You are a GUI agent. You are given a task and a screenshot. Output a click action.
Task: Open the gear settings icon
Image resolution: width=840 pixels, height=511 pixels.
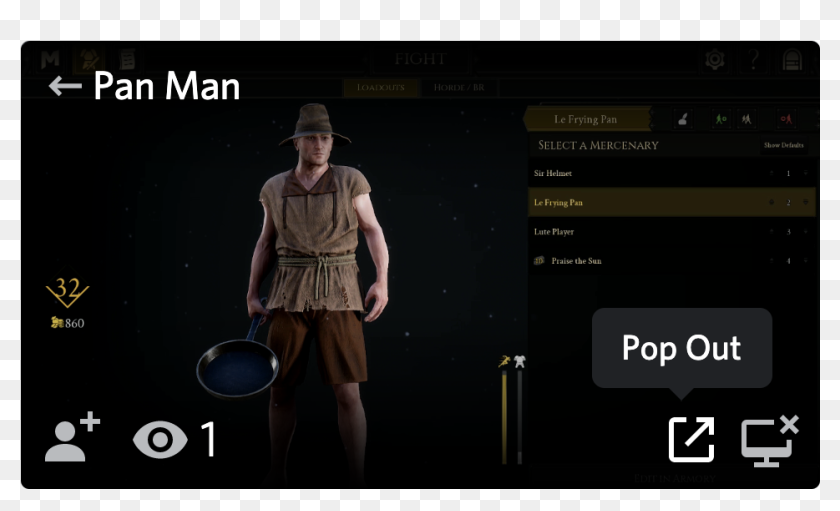tap(714, 60)
